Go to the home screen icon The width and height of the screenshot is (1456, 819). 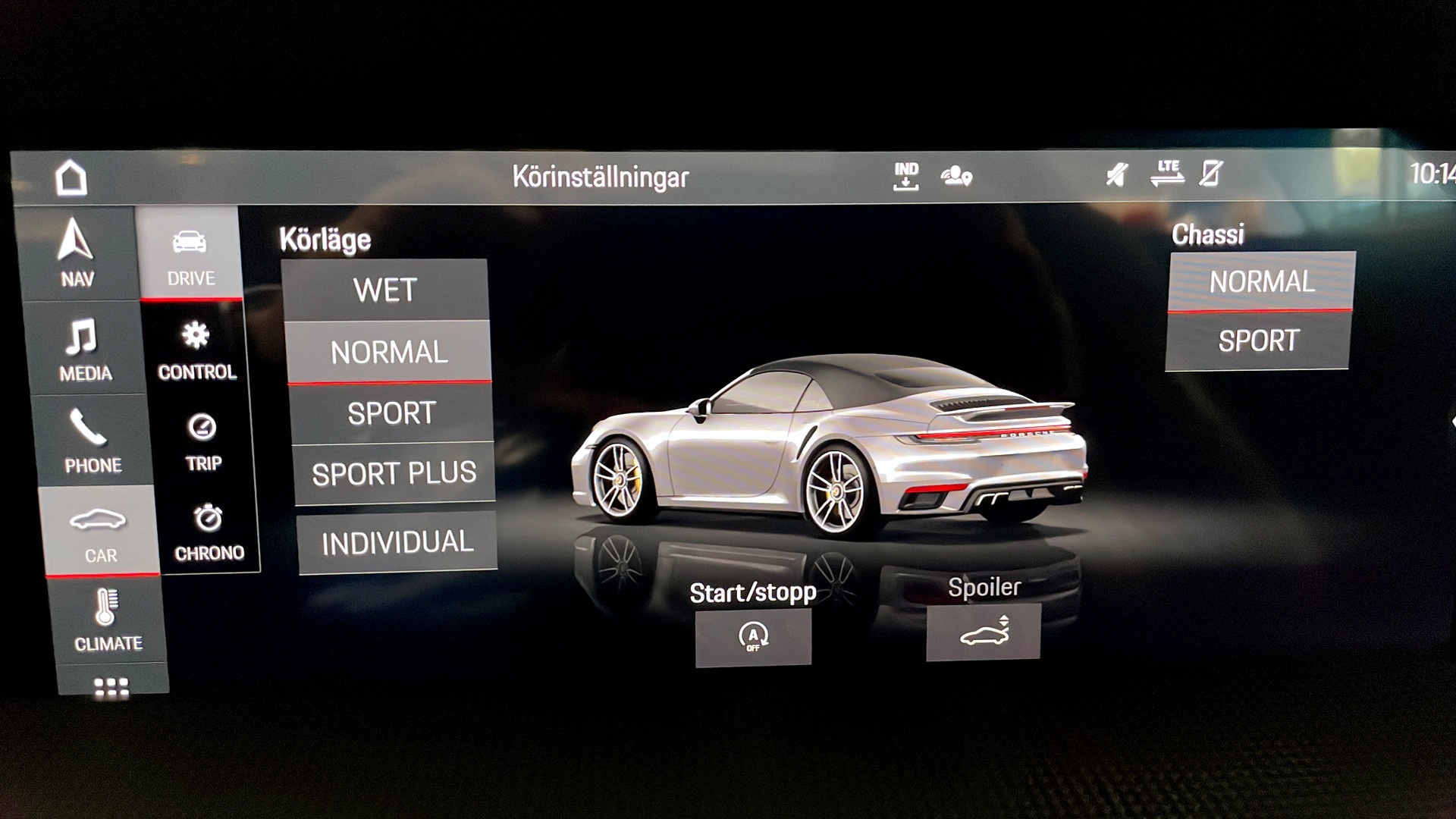click(x=71, y=178)
